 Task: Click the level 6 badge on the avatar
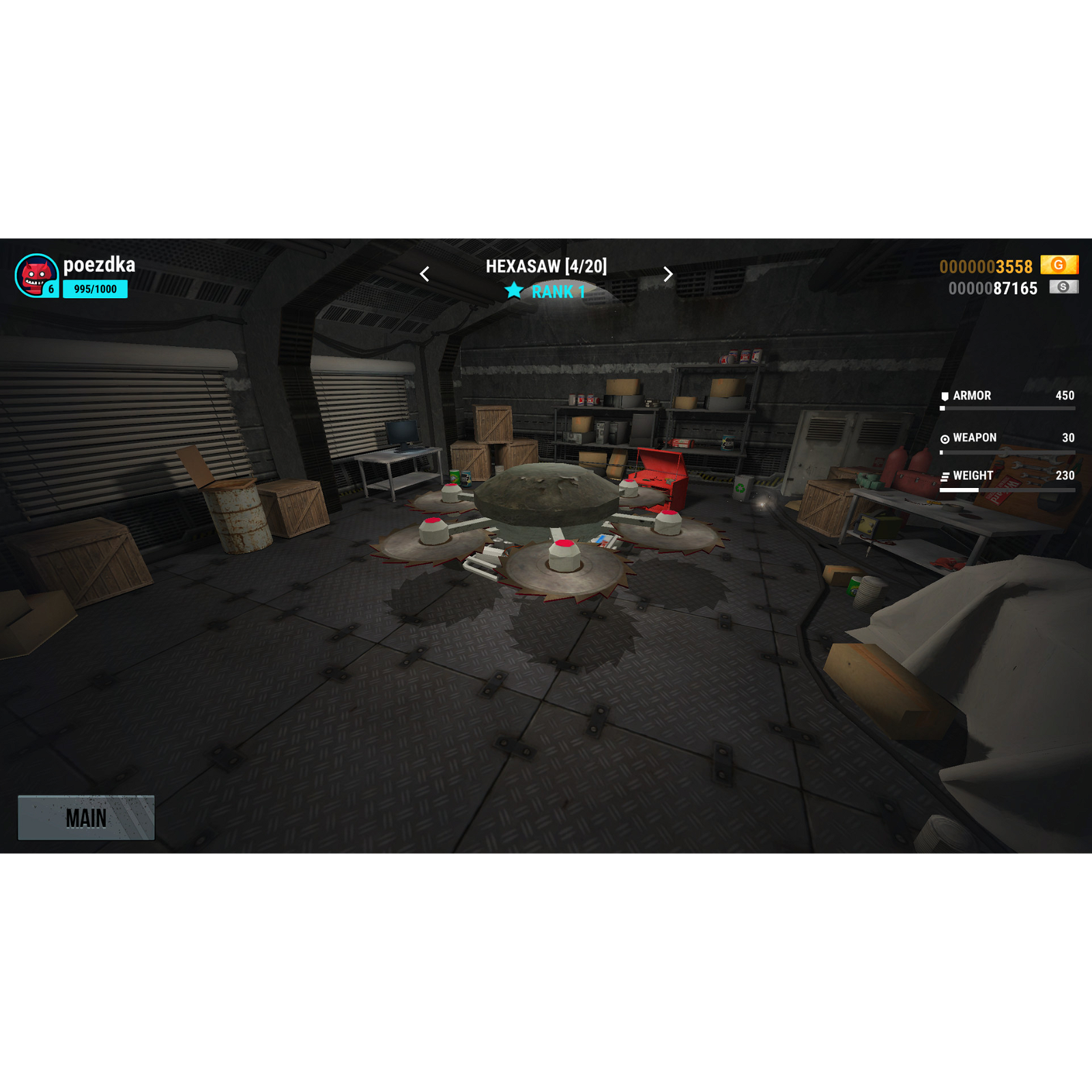click(52, 288)
